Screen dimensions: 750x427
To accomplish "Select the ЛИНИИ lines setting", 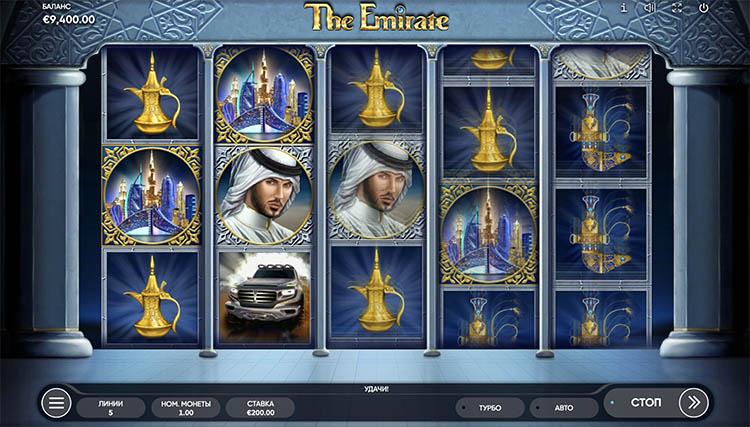I will [x=111, y=407].
